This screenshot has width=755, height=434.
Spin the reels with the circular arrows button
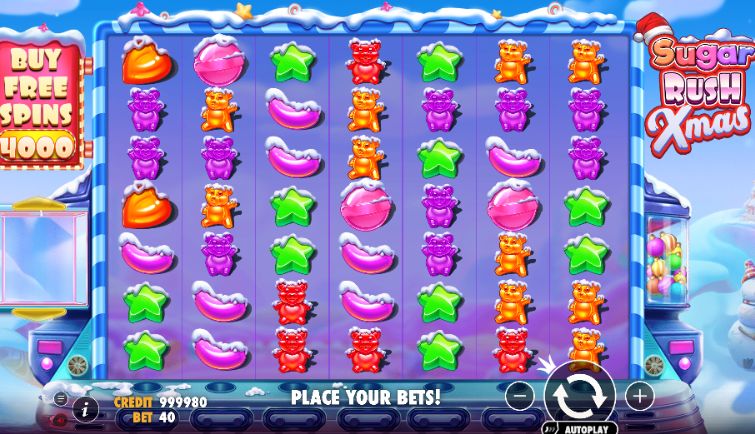pos(578,394)
